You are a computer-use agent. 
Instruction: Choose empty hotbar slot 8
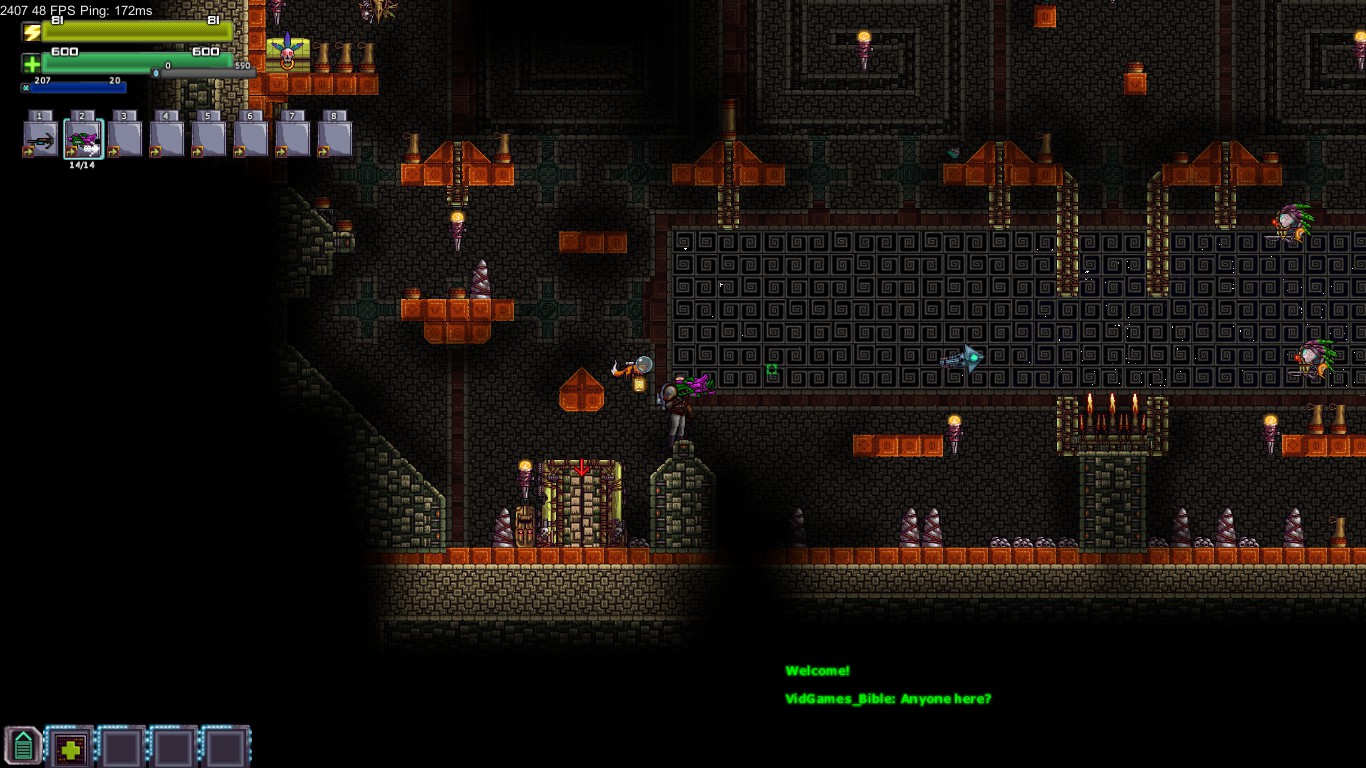tap(335, 140)
